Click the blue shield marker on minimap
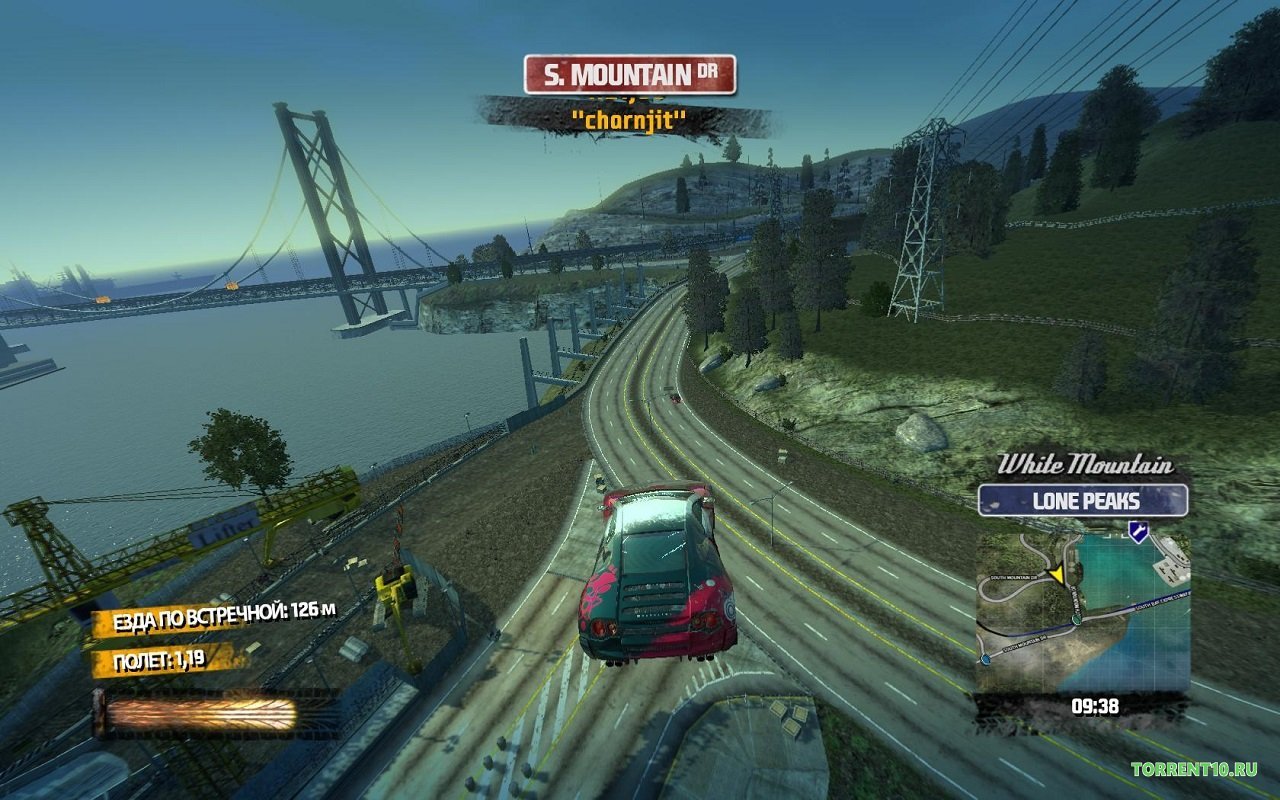This screenshot has height=800, width=1280. [x=1137, y=531]
